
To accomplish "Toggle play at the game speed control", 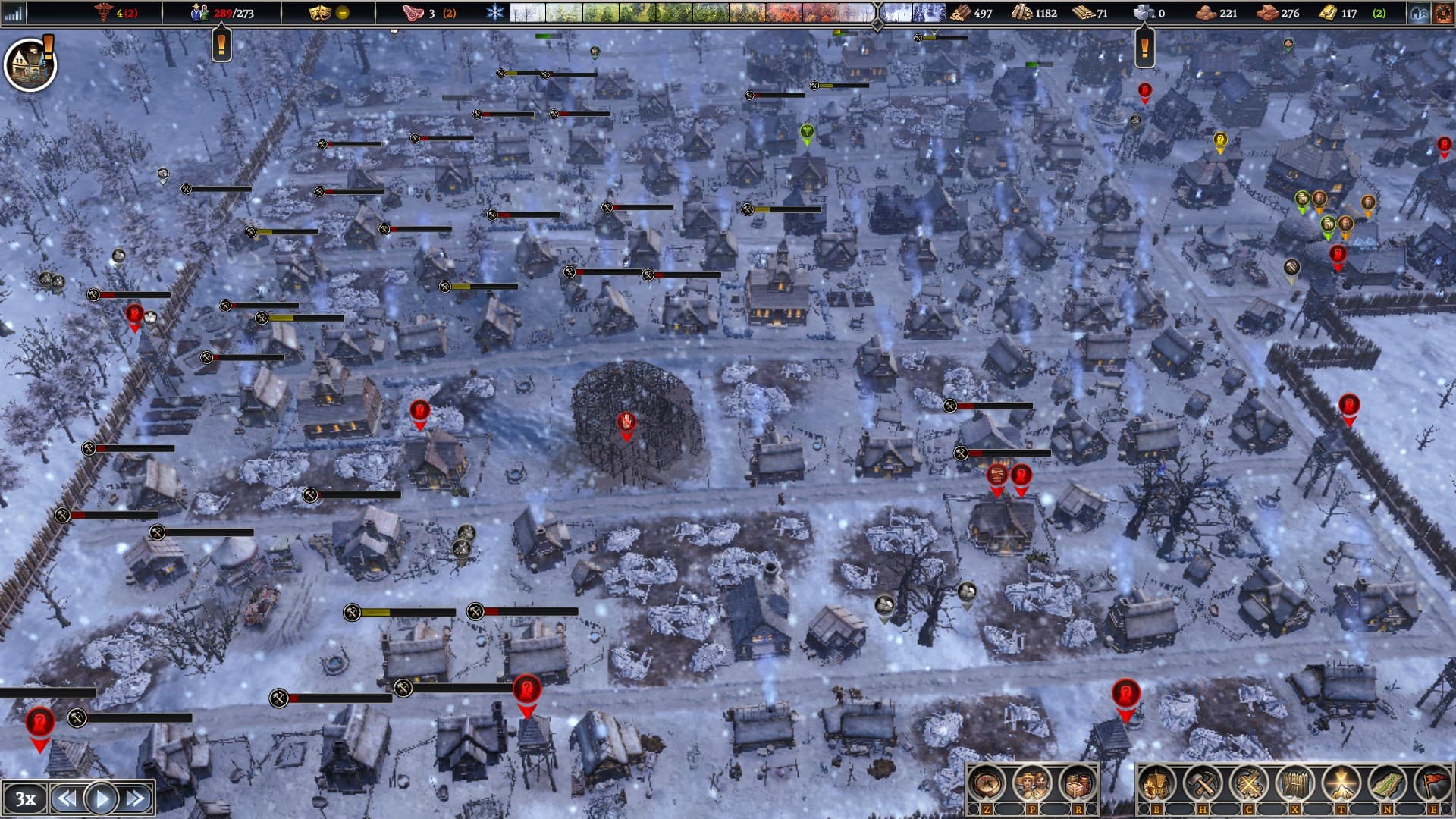I will (101, 799).
